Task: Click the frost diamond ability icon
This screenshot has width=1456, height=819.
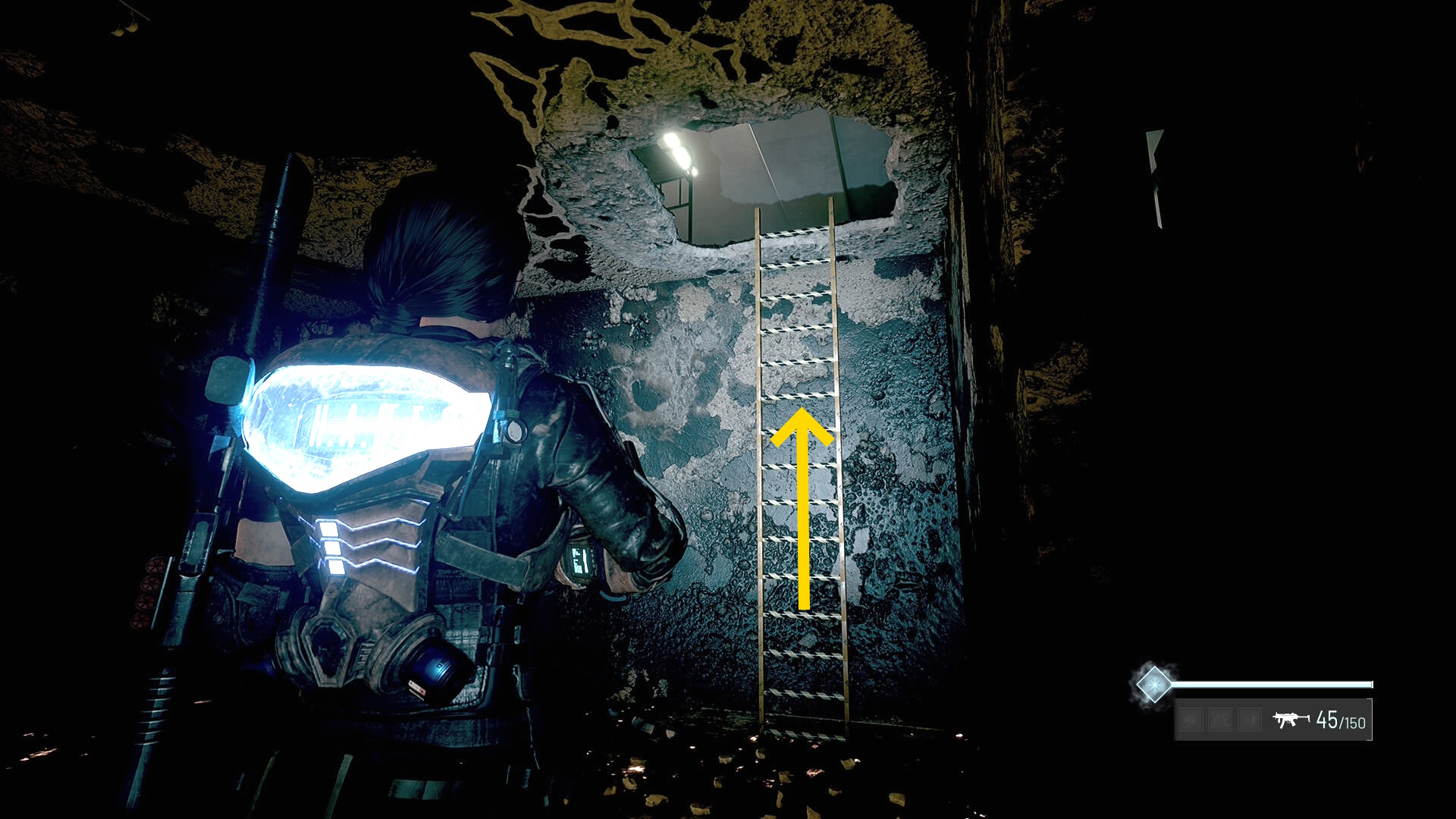Action: pyautogui.click(x=1153, y=684)
